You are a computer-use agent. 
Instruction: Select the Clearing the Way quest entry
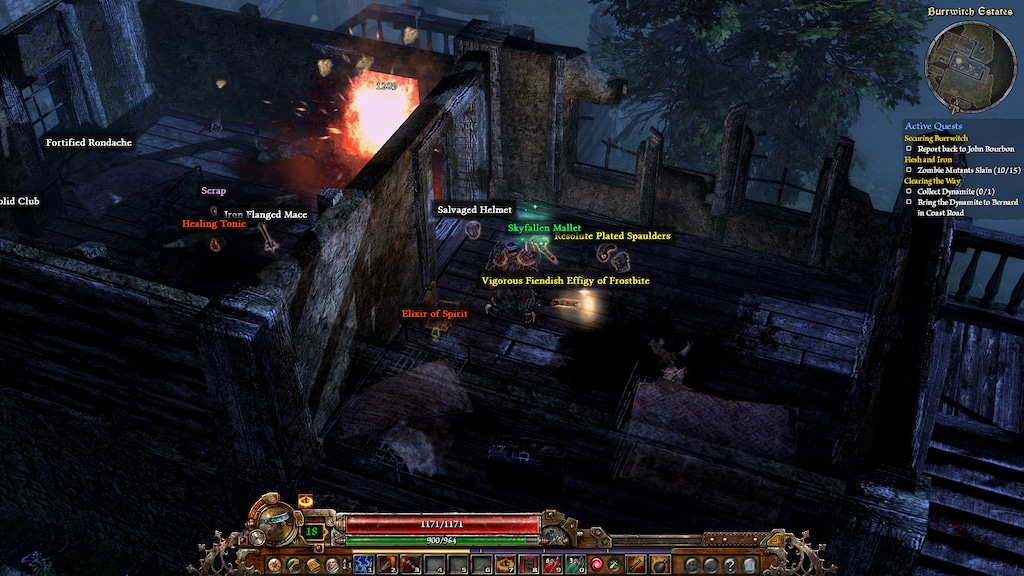[x=932, y=181]
